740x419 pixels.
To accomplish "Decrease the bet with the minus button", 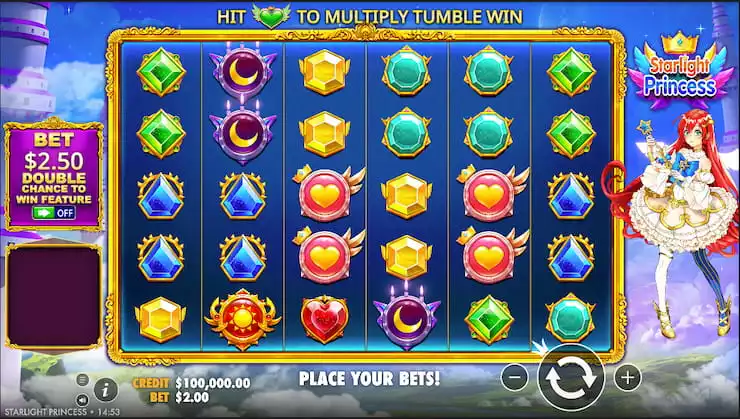I will 513,378.
